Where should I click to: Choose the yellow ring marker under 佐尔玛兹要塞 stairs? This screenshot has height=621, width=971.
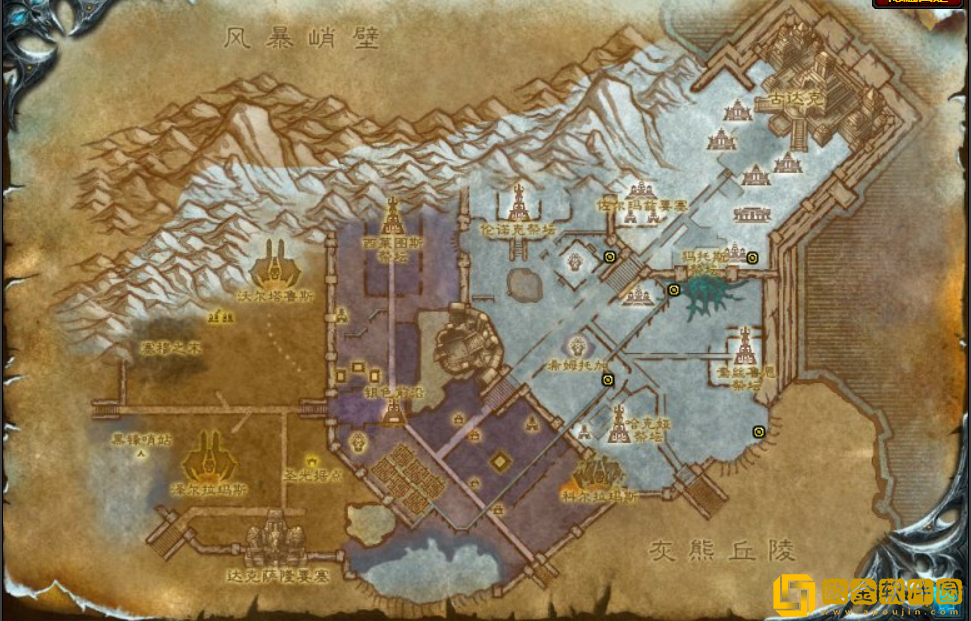point(610,257)
